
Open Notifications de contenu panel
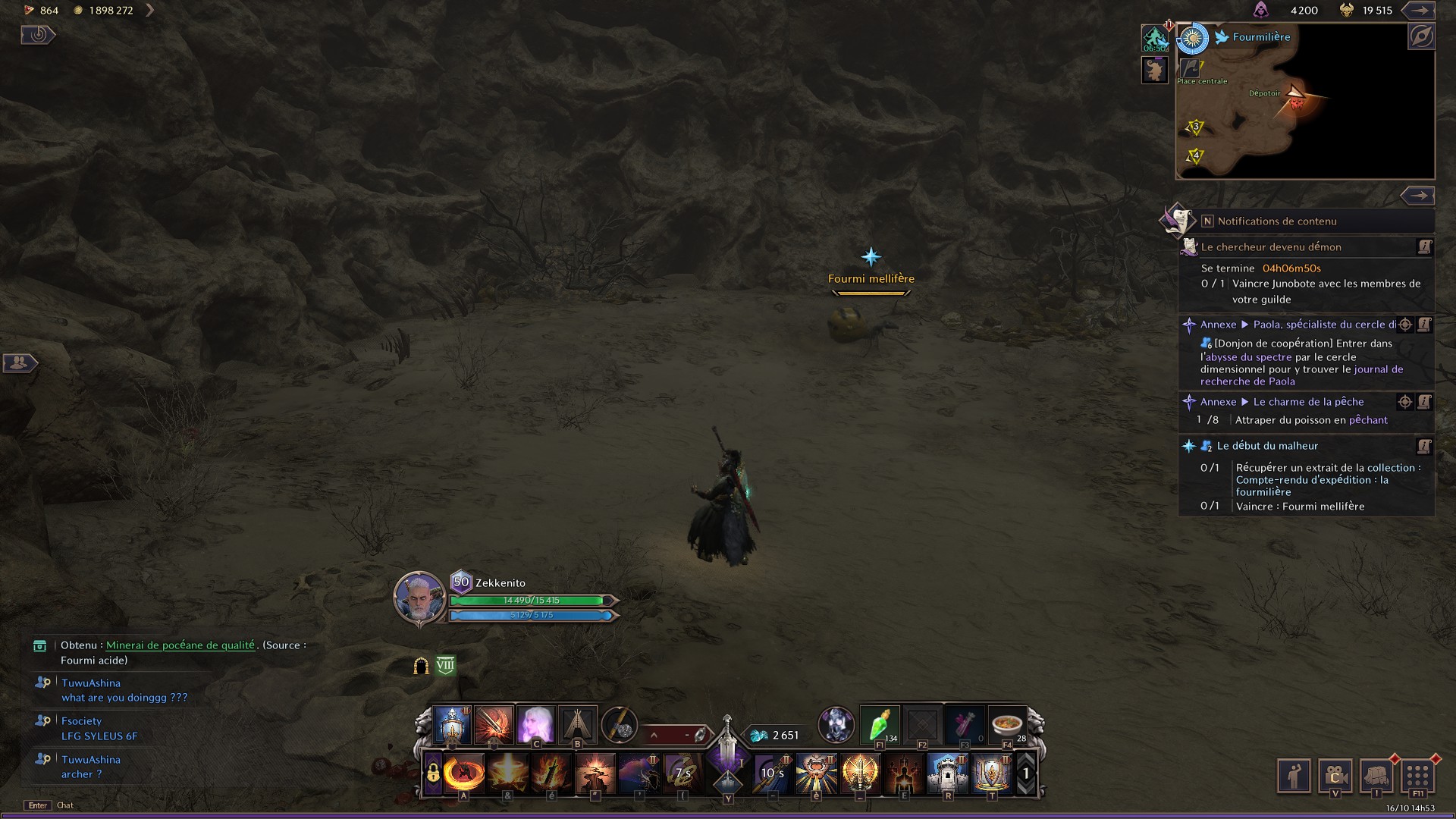tap(1277, 221)
